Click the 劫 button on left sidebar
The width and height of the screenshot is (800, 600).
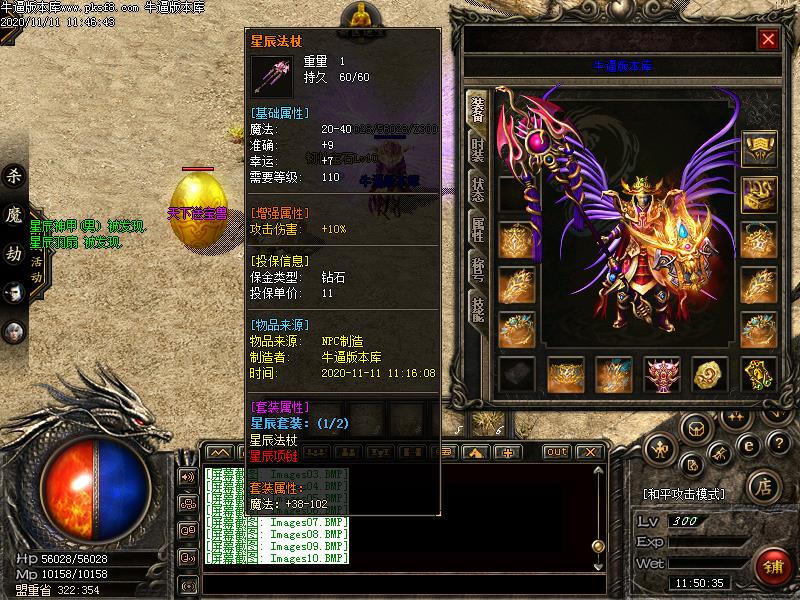click(x=14, y=253)
